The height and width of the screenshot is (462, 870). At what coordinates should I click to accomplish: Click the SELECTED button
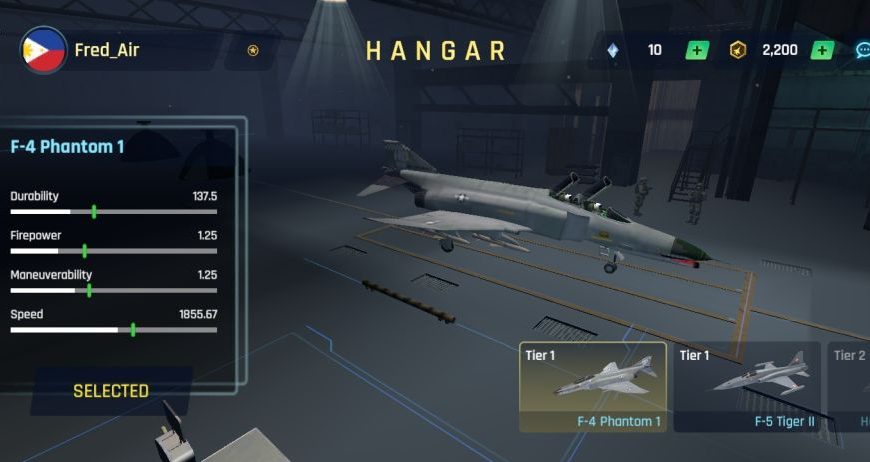pyautogui.click(x=111, y=391)
